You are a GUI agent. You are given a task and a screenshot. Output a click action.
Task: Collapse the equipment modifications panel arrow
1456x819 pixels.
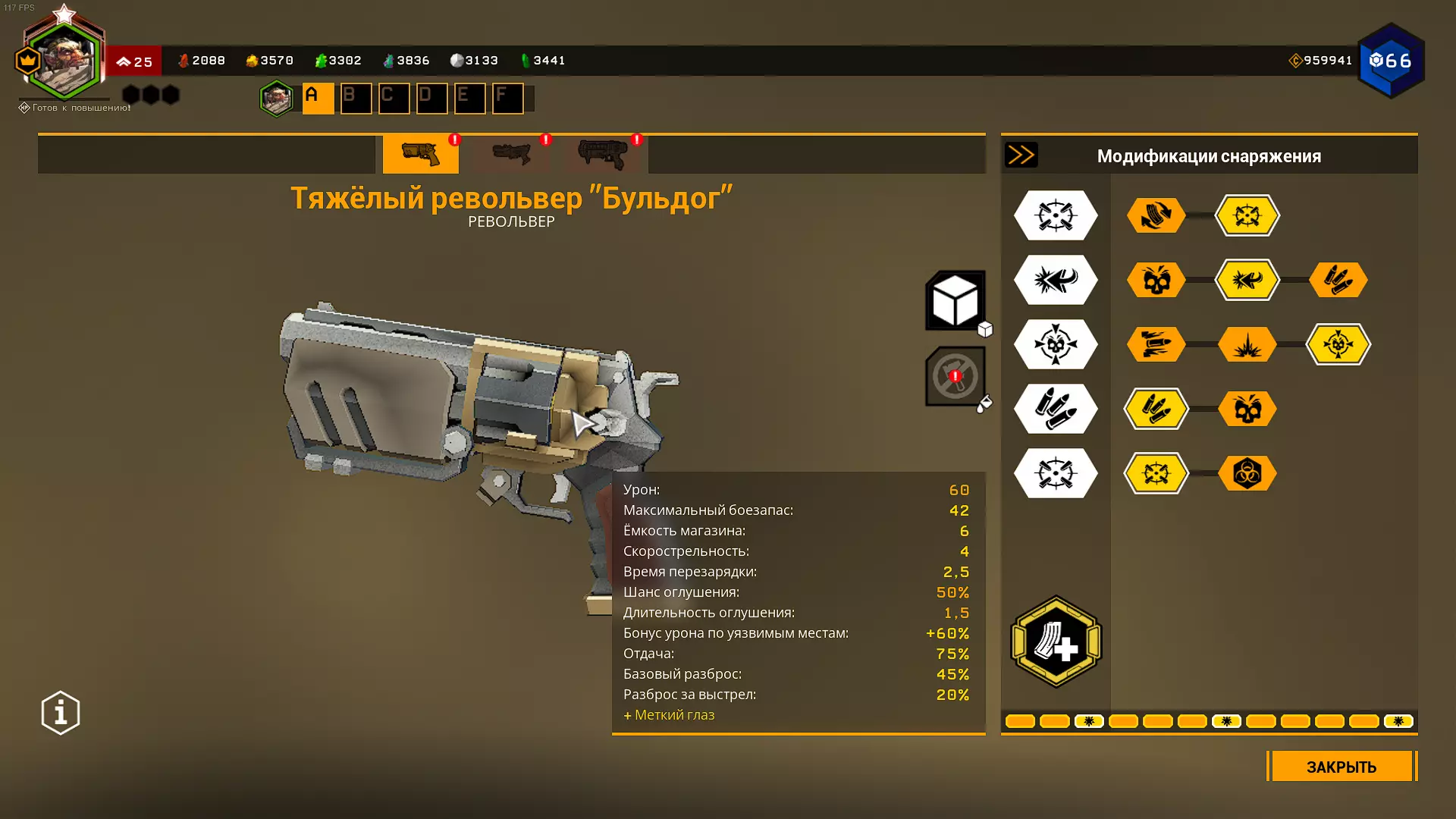(x=1021, y=155)
